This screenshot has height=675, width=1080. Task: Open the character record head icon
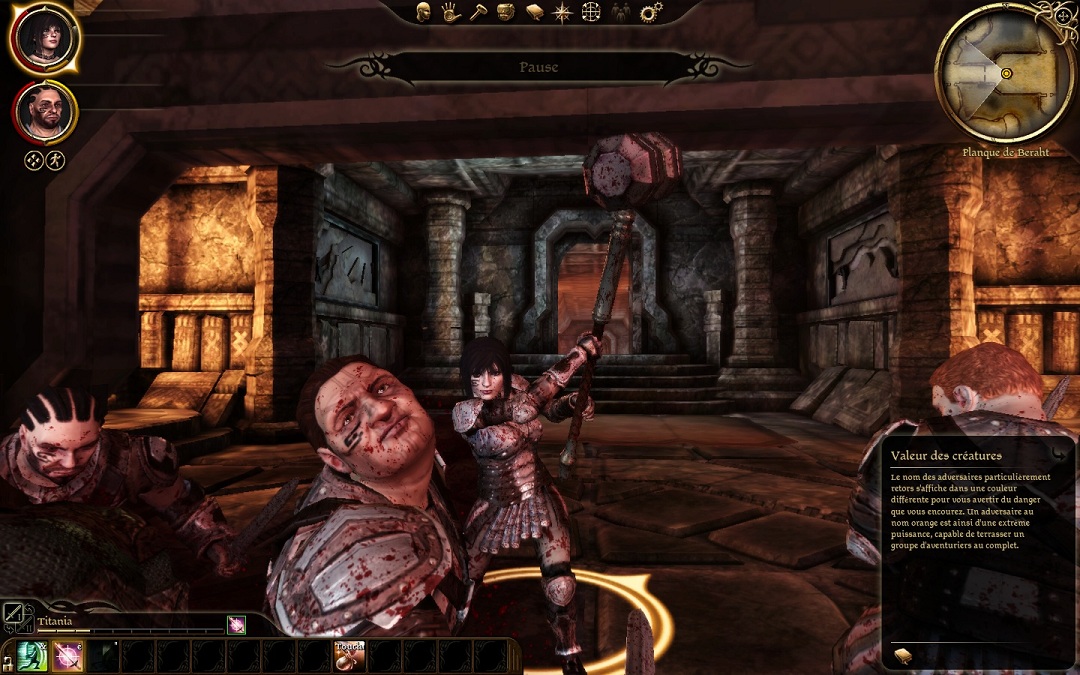pos(424,12)
